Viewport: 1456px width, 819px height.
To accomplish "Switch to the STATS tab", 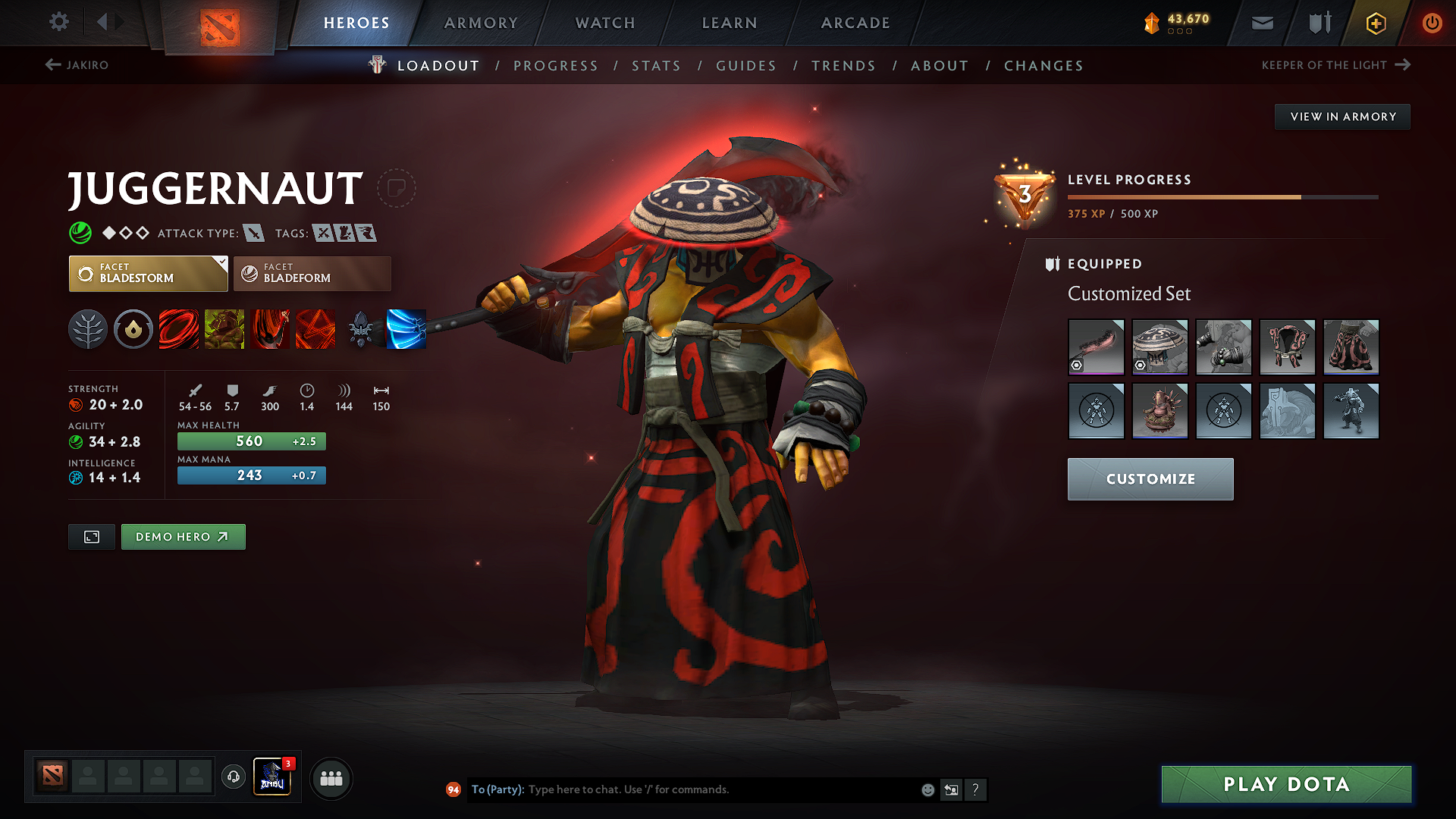I will point(656,65).
